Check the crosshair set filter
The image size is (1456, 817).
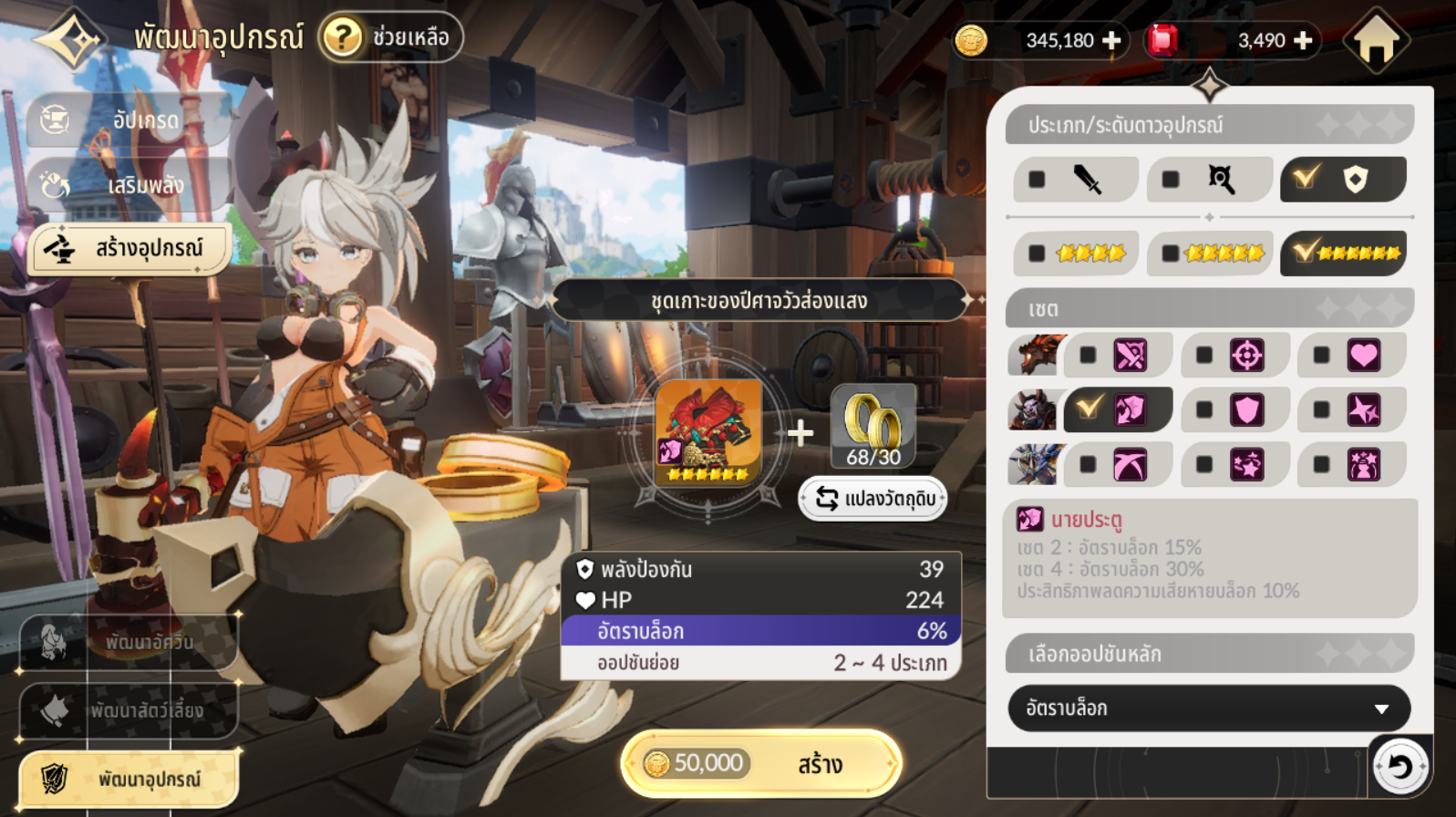pyautogui.click(x=1234, y=356)
